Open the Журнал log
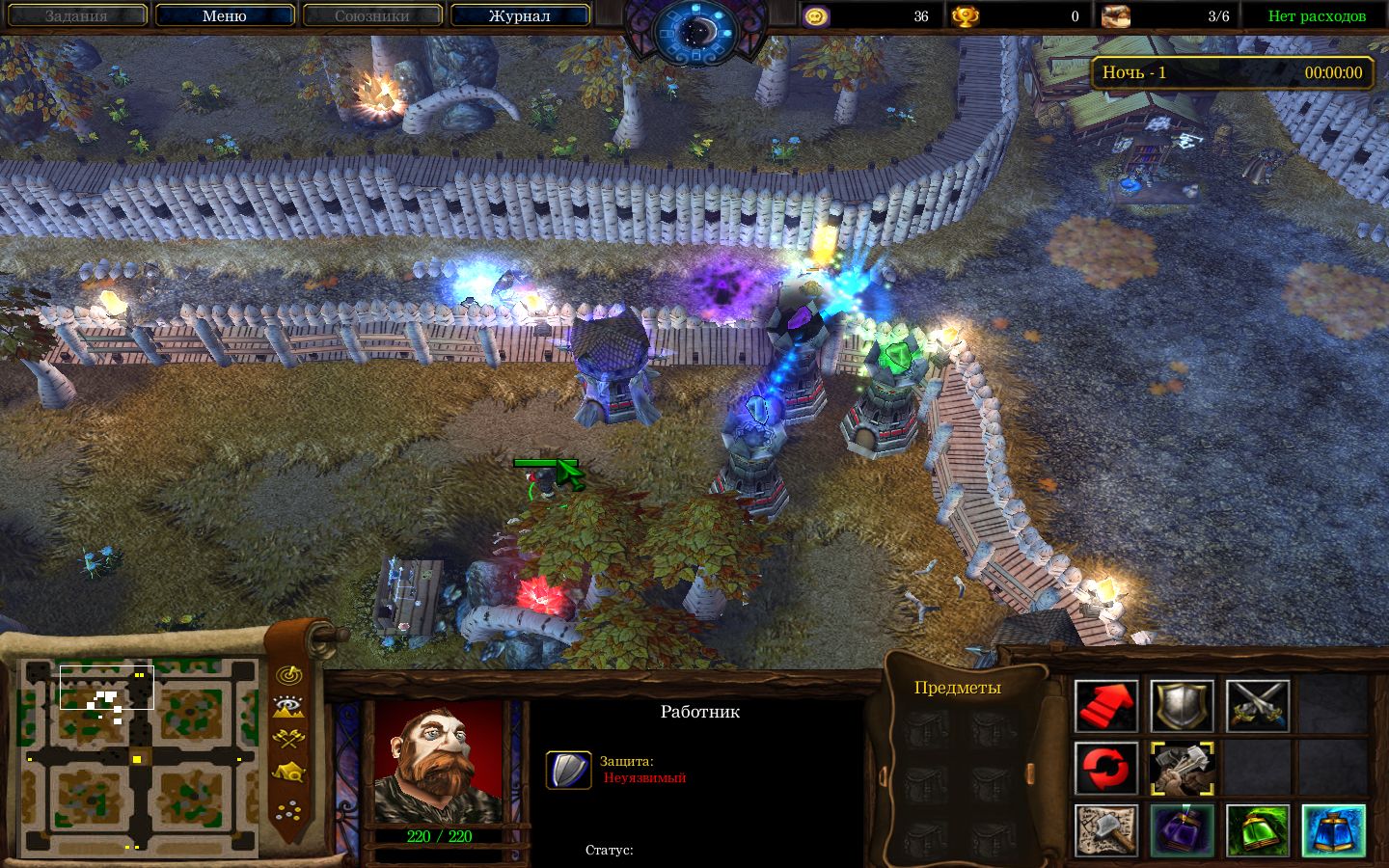The image size is (1389, 868). coord(519,15)
